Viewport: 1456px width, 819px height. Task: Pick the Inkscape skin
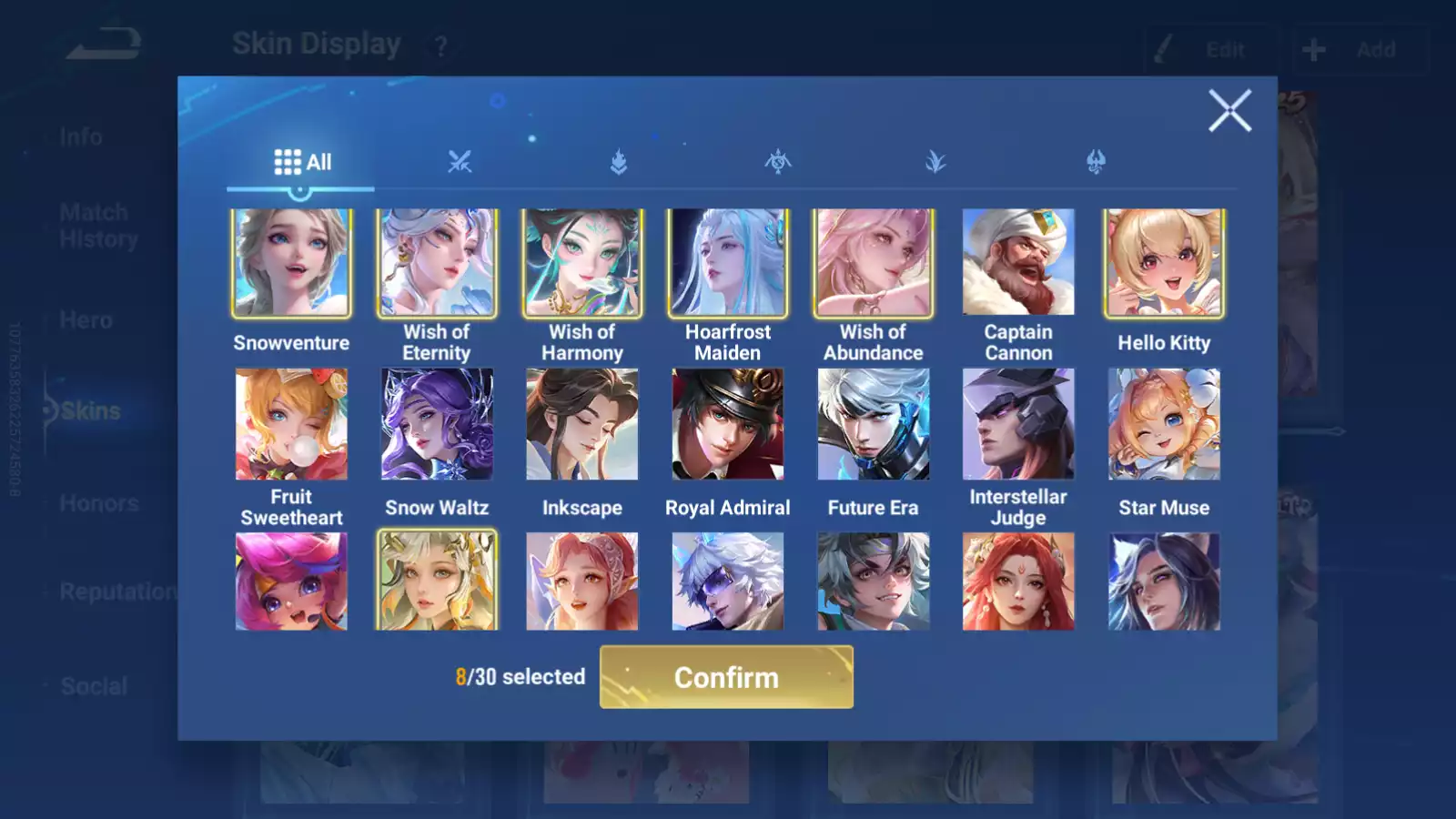click(x=582, y=424)
